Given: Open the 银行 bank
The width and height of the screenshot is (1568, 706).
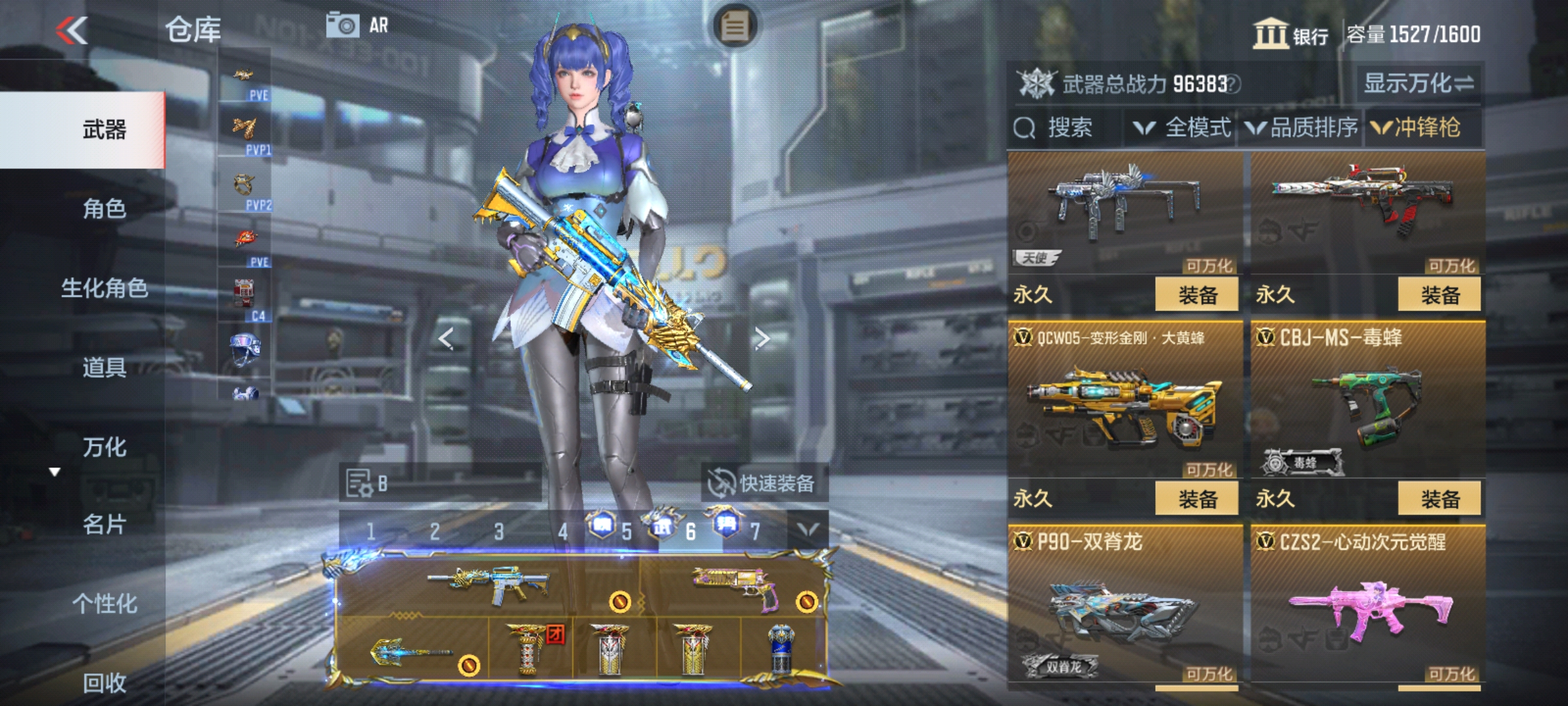Looking at the screenshot, I should (1290, 34).
